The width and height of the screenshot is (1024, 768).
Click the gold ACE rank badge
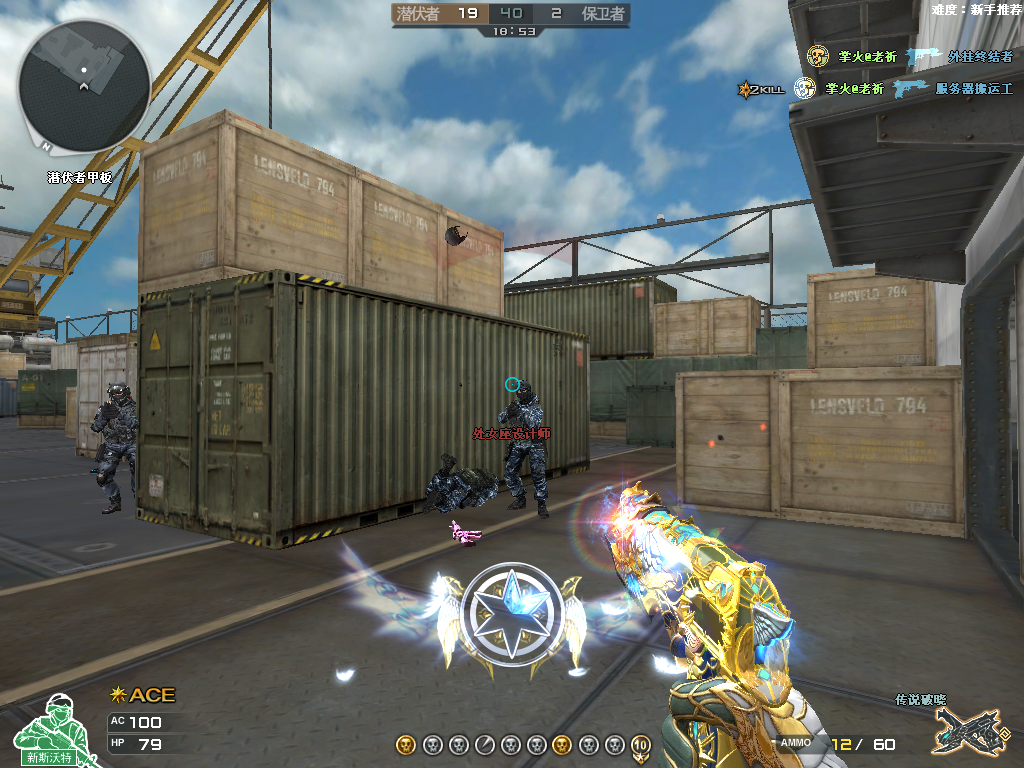click(x=142, y=695)
